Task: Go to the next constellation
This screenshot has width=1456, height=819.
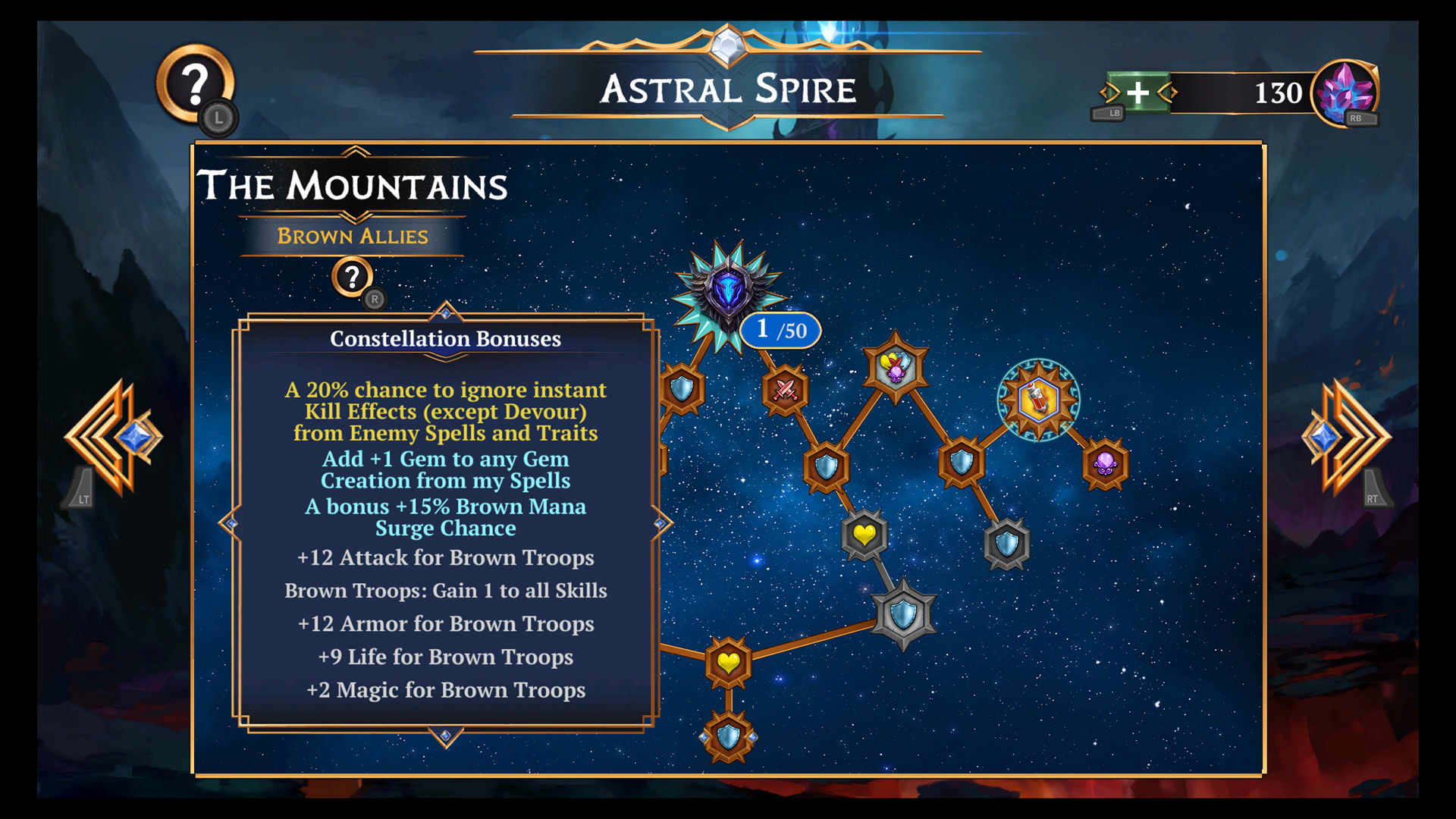Action: click(x=1345, y=438)
